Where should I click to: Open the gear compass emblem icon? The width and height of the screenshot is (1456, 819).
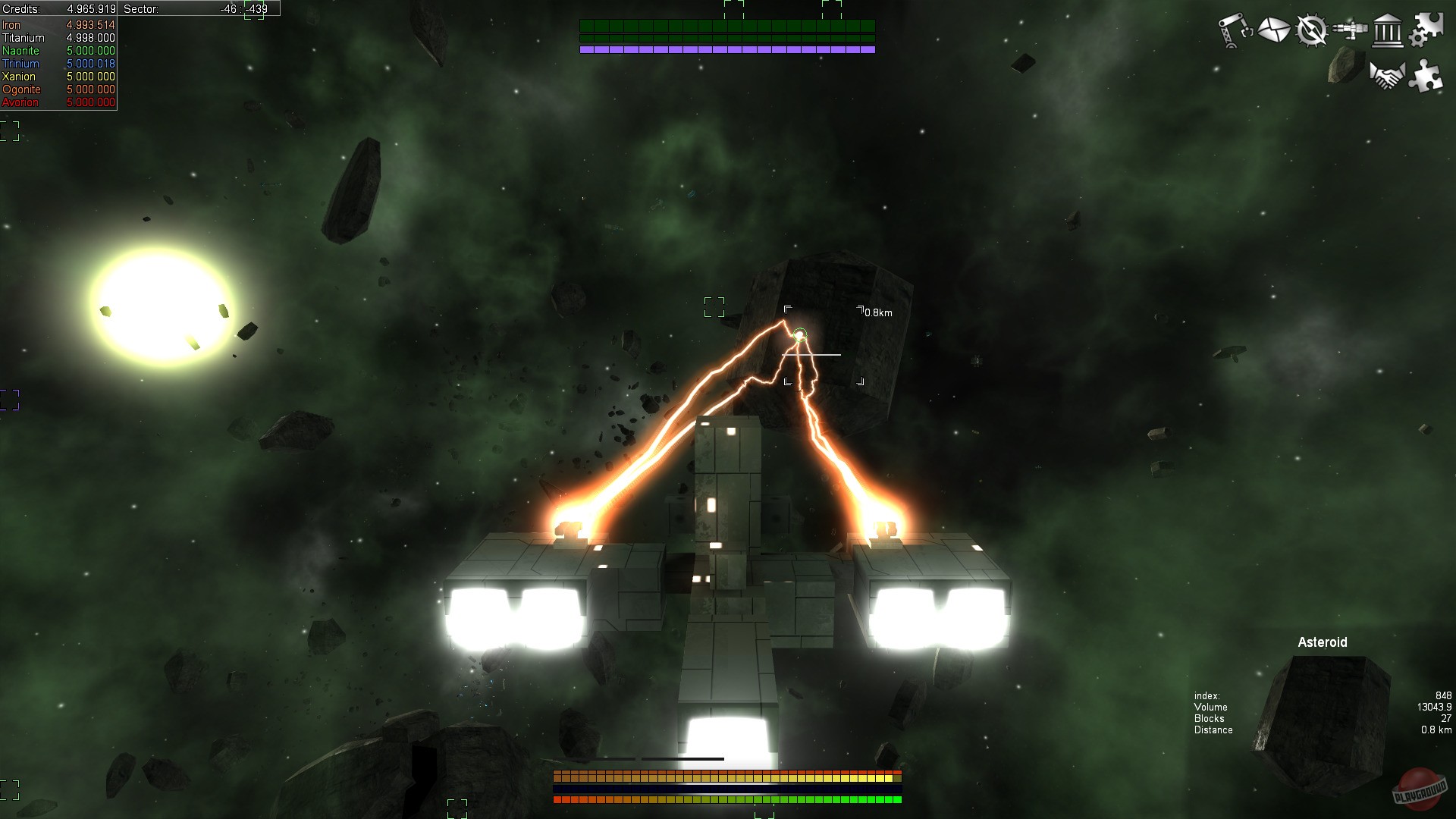pos(1310,31)
